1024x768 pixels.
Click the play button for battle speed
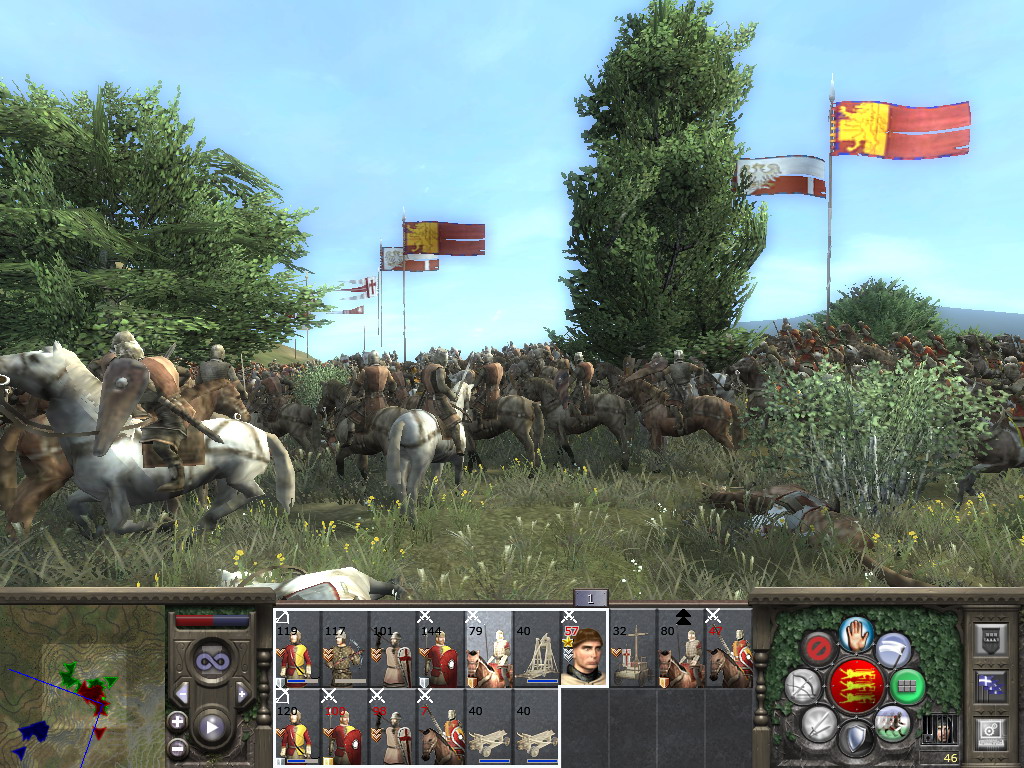[x=211, y=726]
